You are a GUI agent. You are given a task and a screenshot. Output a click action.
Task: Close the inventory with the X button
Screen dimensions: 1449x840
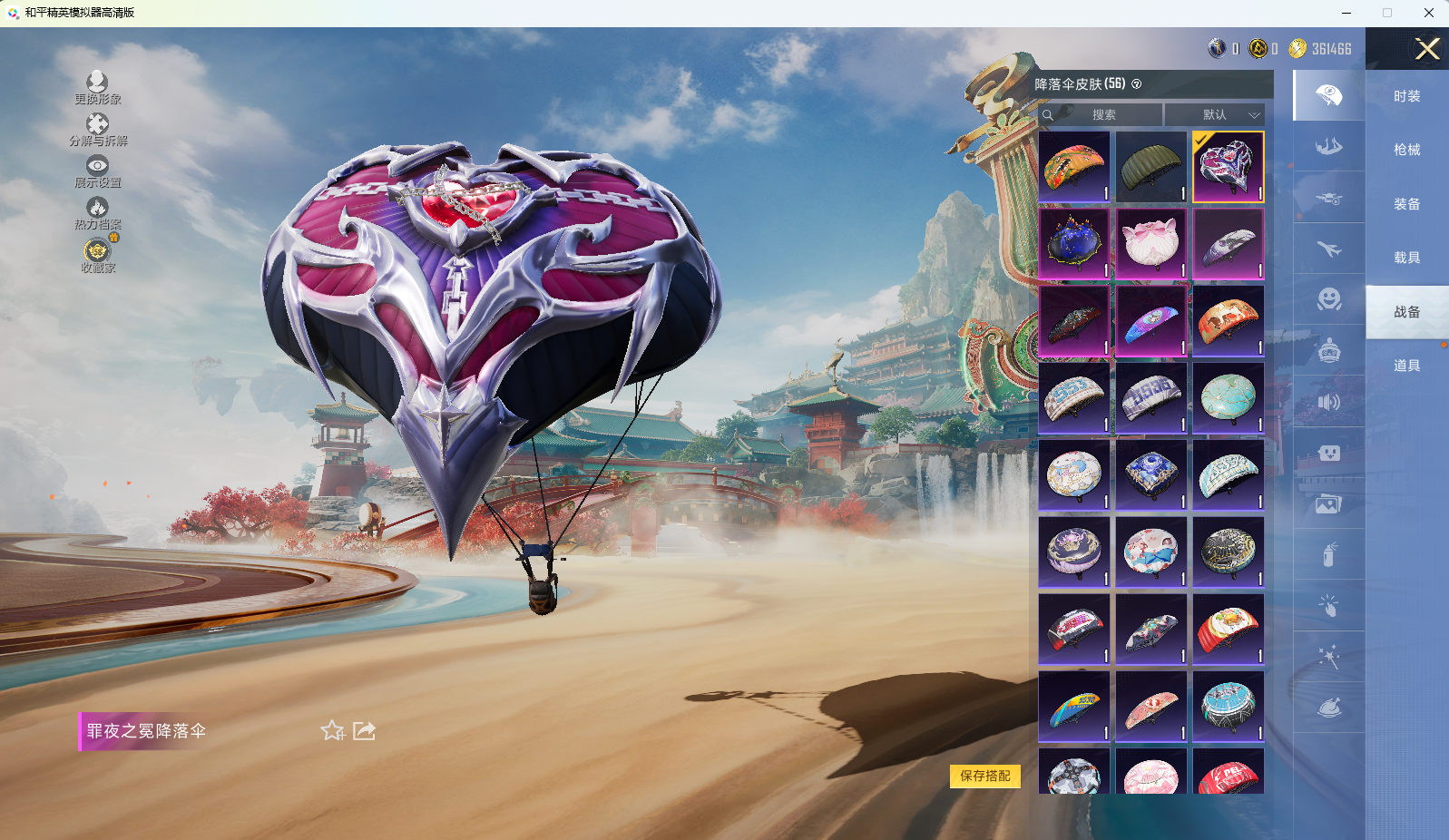[1427, 49]
